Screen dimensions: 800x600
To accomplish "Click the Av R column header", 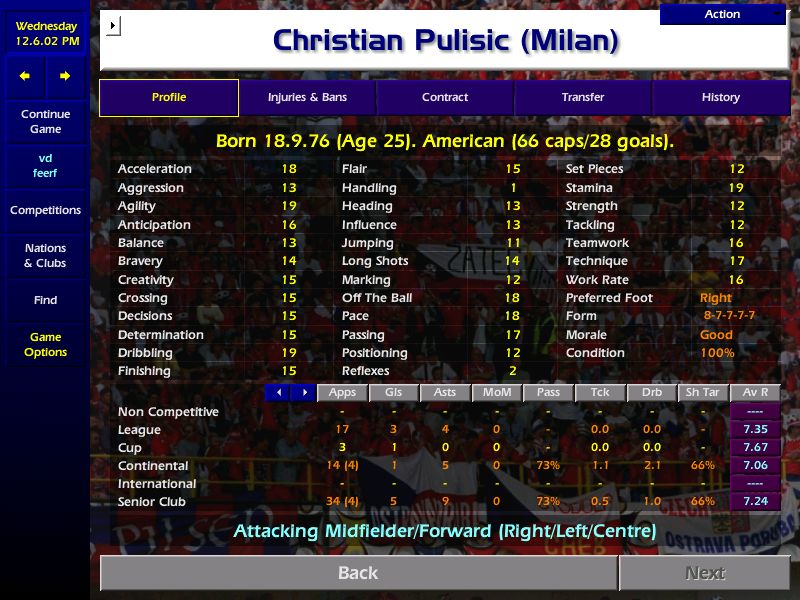I will [756, 393].
